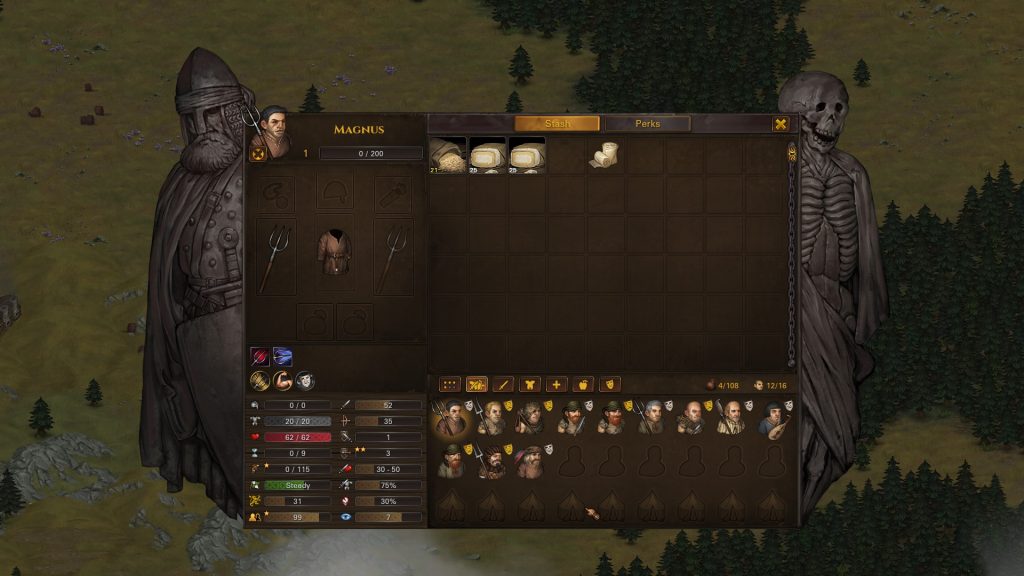This screenshot has height=576, width=1024.
Task: Select the grain sack in the stash
Action: tap(448, 155)
